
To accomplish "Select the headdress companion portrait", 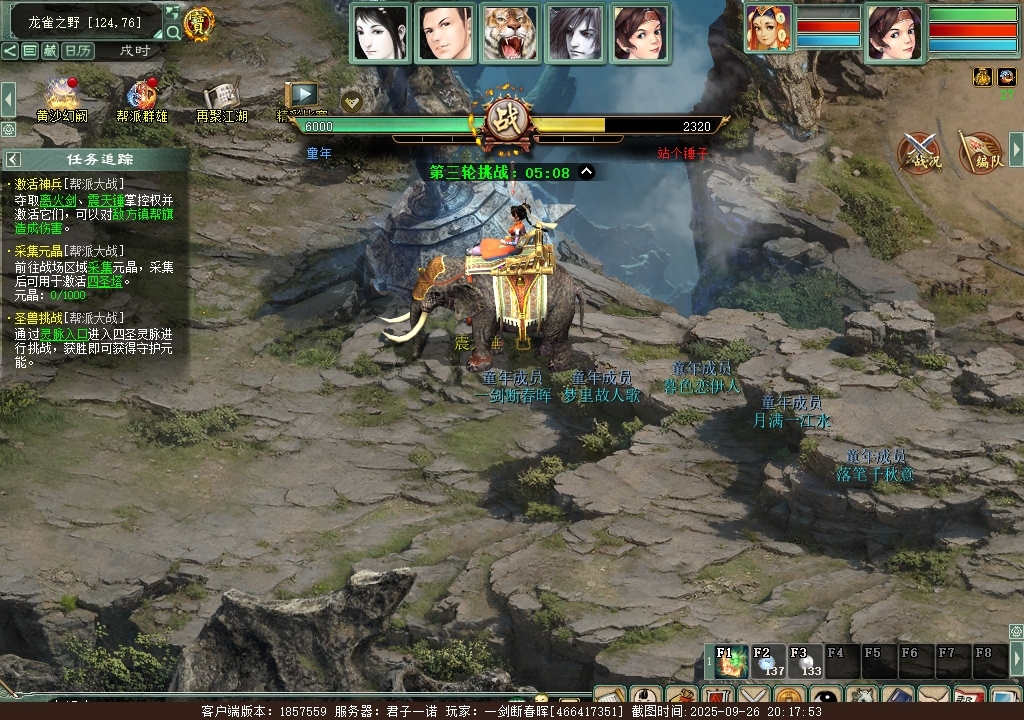I will click(x=768, y=28).
